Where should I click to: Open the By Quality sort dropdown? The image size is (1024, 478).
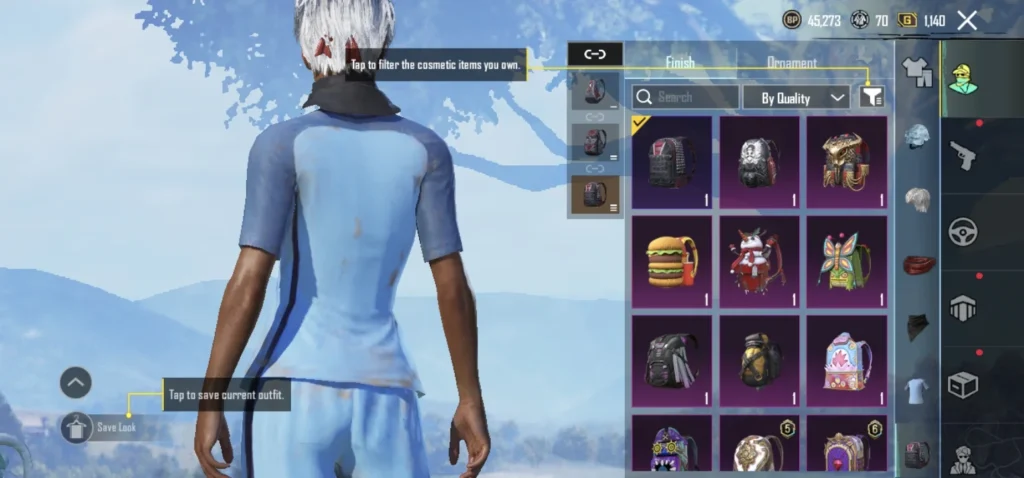pyautogui.click(x=796, y=97)
